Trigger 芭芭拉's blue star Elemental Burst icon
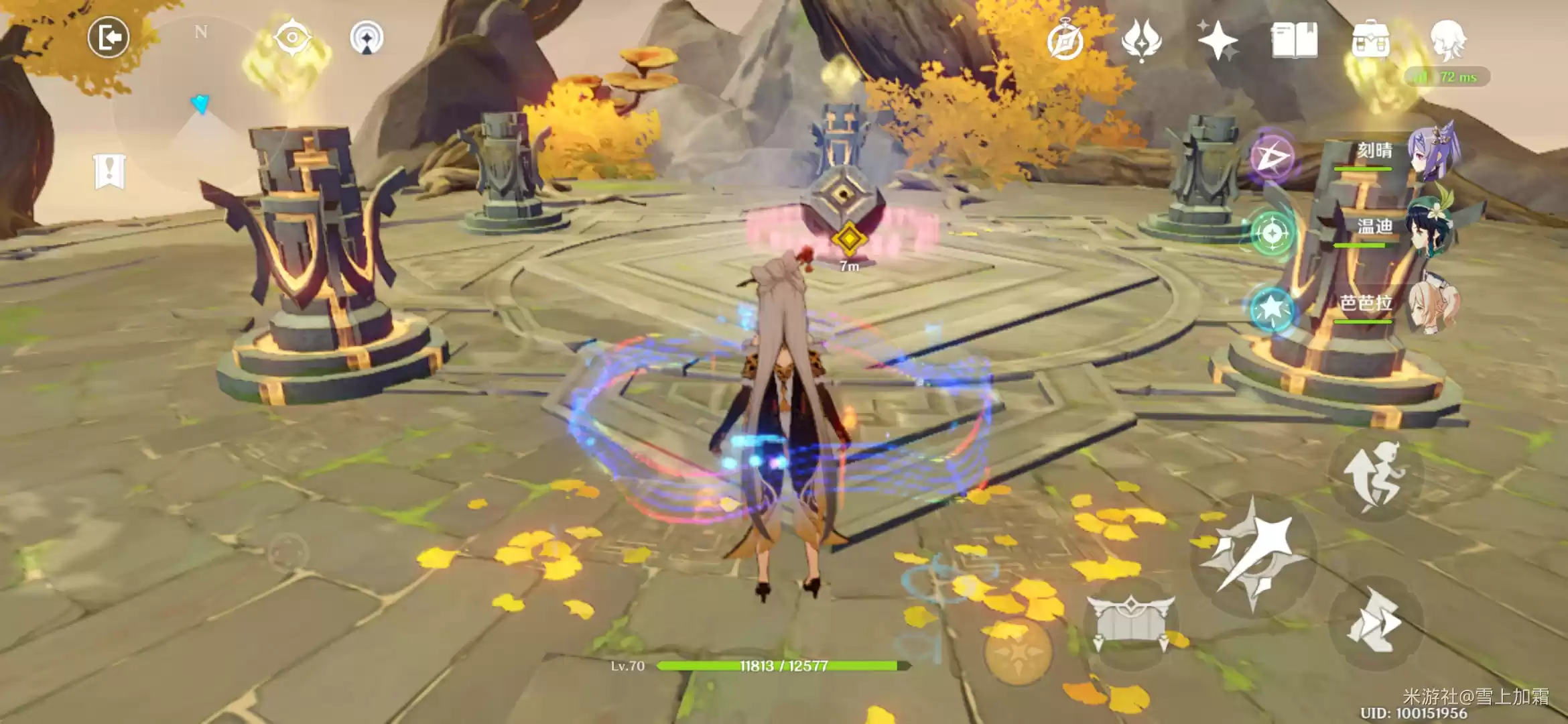This screenshot has height=724, width=1568. point(1272,309)
